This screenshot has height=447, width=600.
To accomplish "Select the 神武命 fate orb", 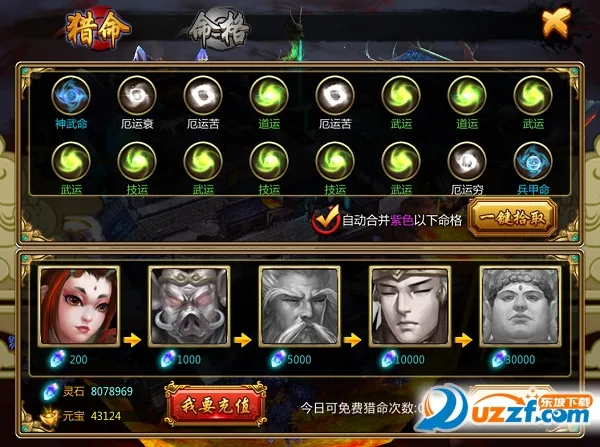I will click(x=72, y=96).
